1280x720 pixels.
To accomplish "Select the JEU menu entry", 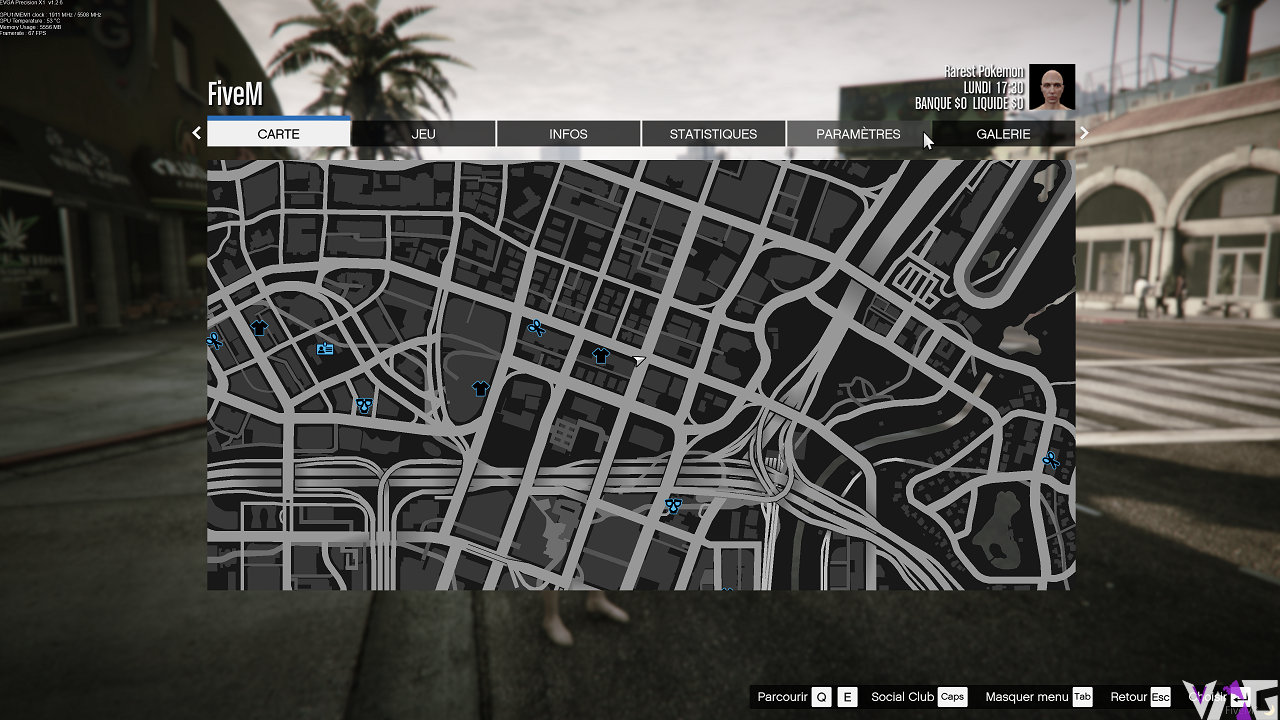I will 422,133.
